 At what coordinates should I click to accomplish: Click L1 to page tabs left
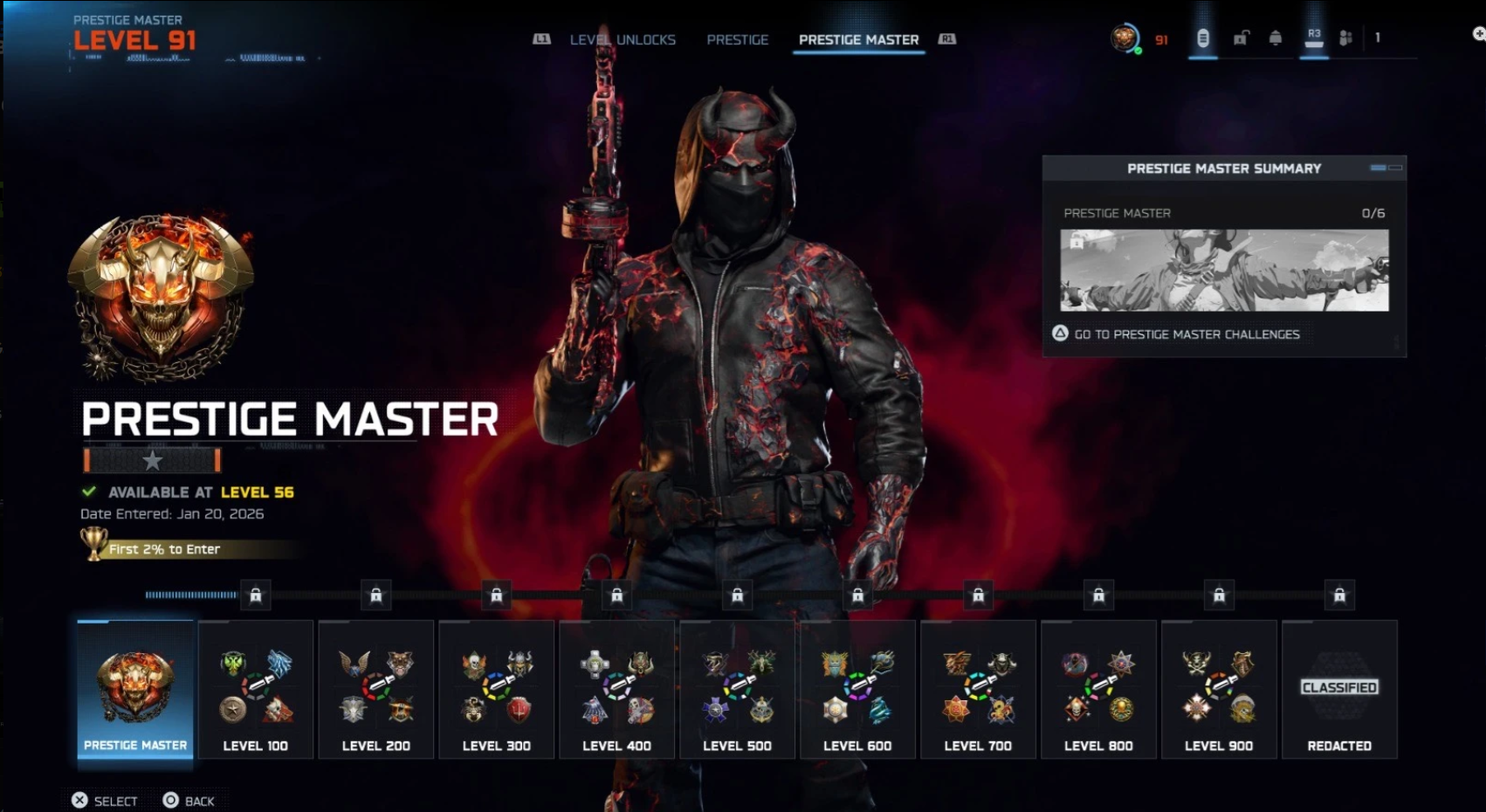[x=541, y=38]
